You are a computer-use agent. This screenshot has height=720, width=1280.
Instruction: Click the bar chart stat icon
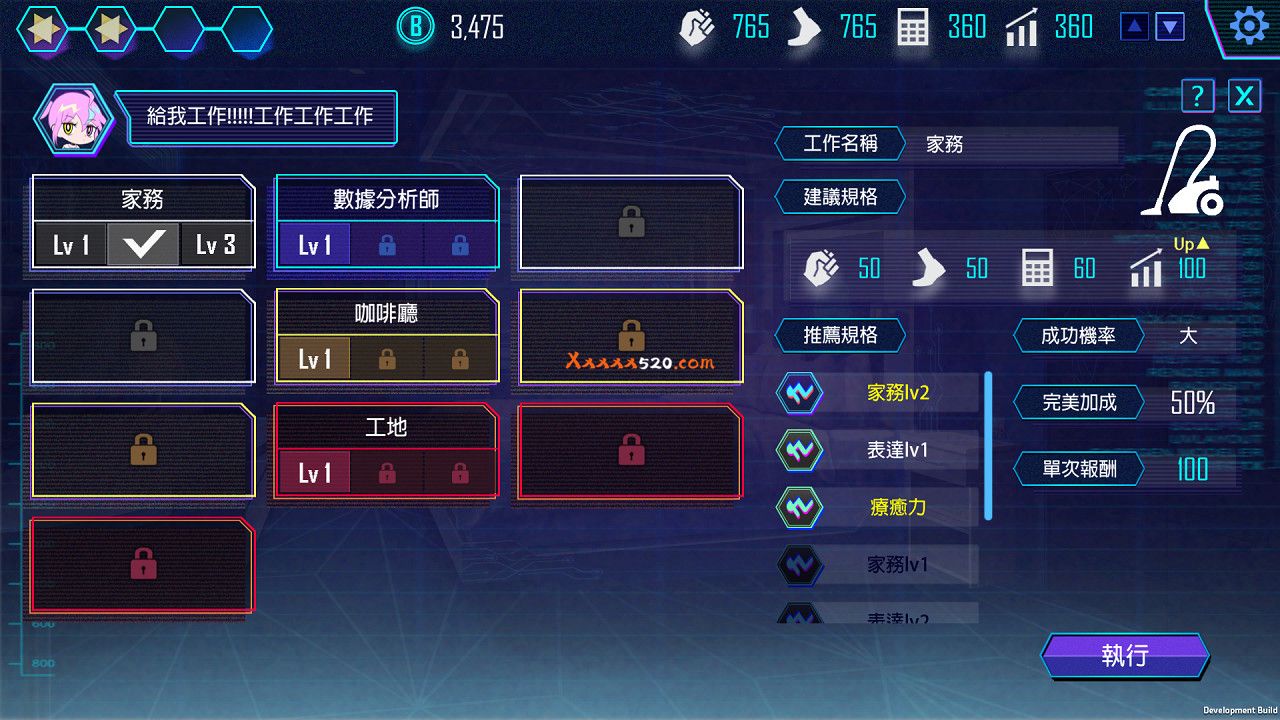coord(1022,26)
